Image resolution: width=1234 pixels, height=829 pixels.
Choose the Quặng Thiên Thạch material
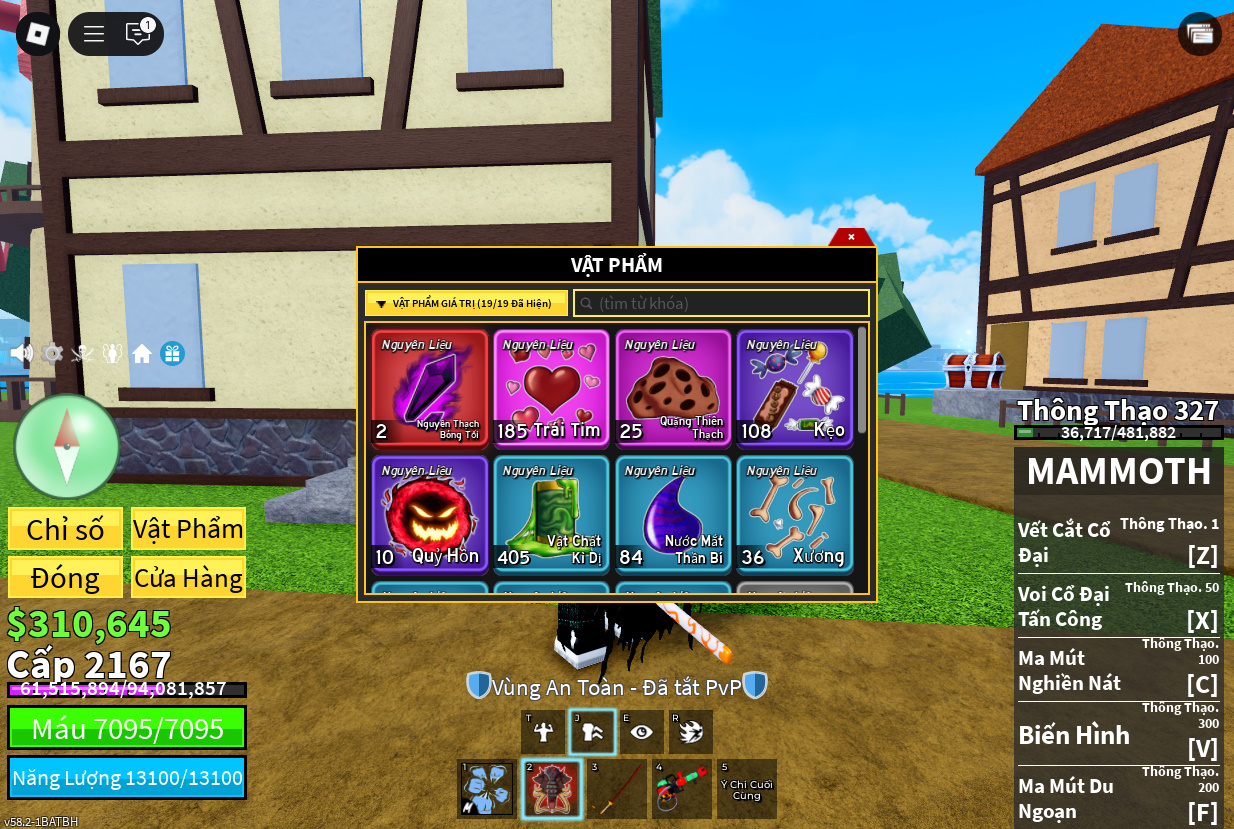[x=673, y=388]
